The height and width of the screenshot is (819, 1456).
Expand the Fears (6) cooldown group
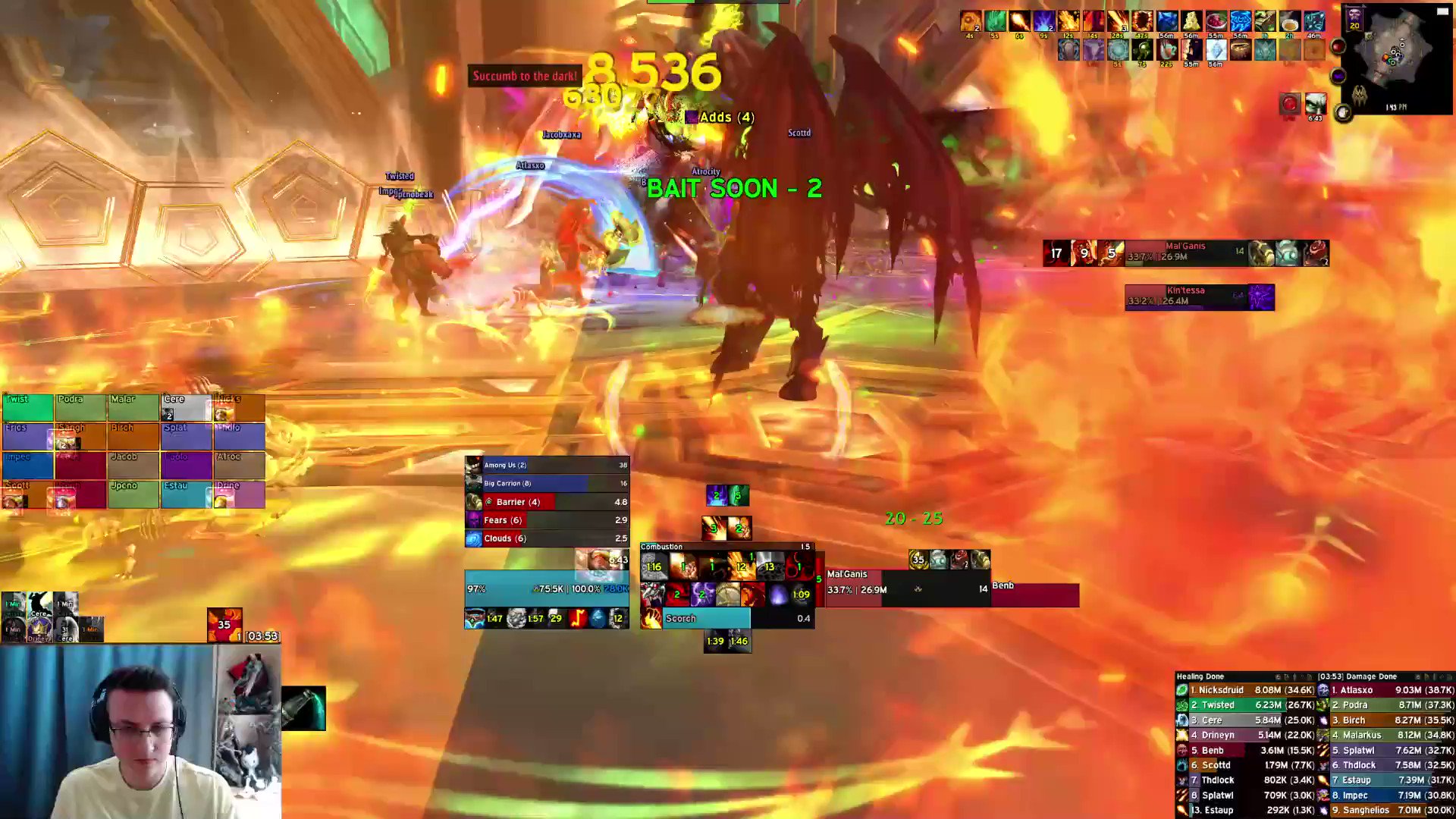tap(473, 520)
